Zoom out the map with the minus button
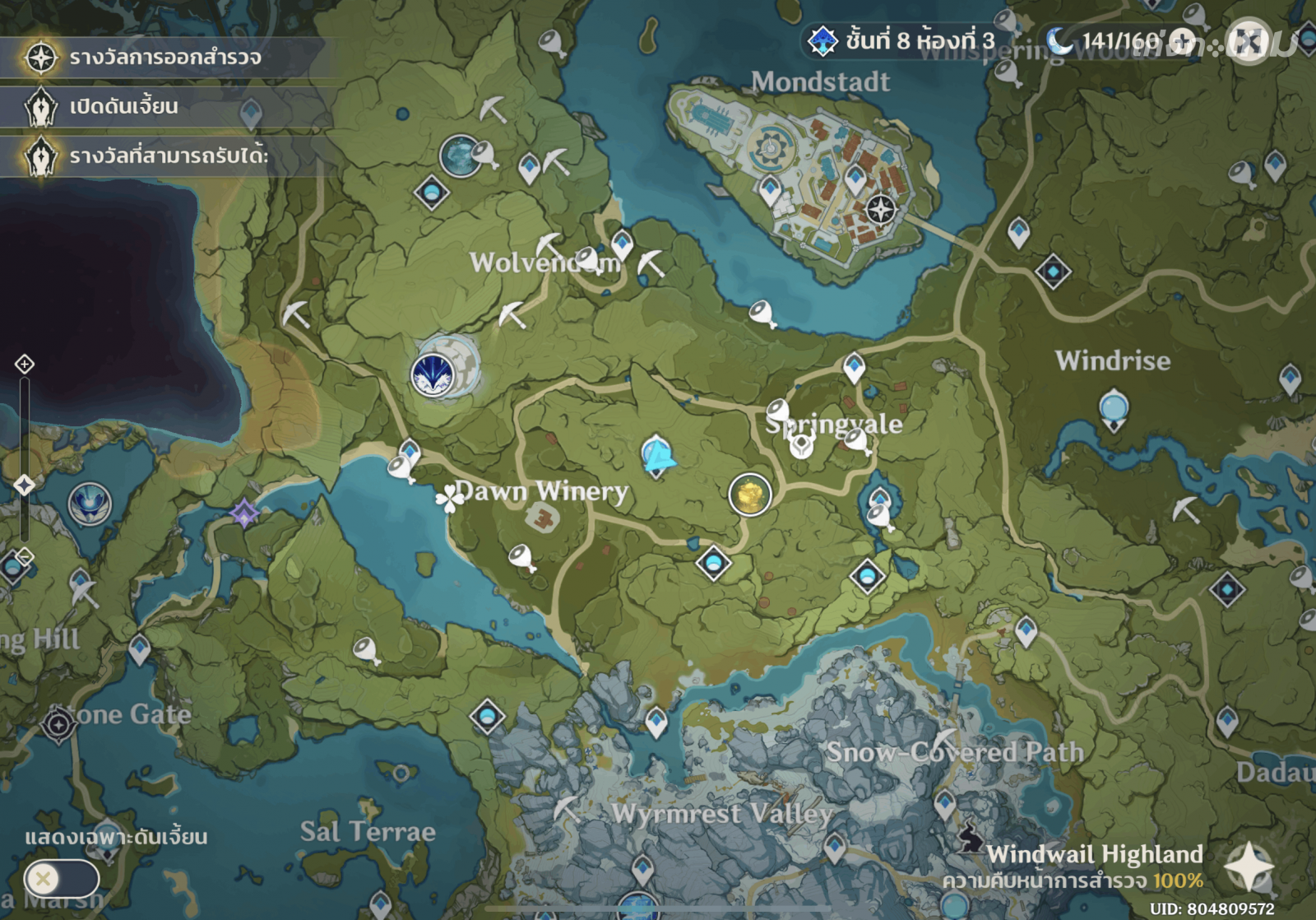The image size is (1316, 920). pos(25,557)
